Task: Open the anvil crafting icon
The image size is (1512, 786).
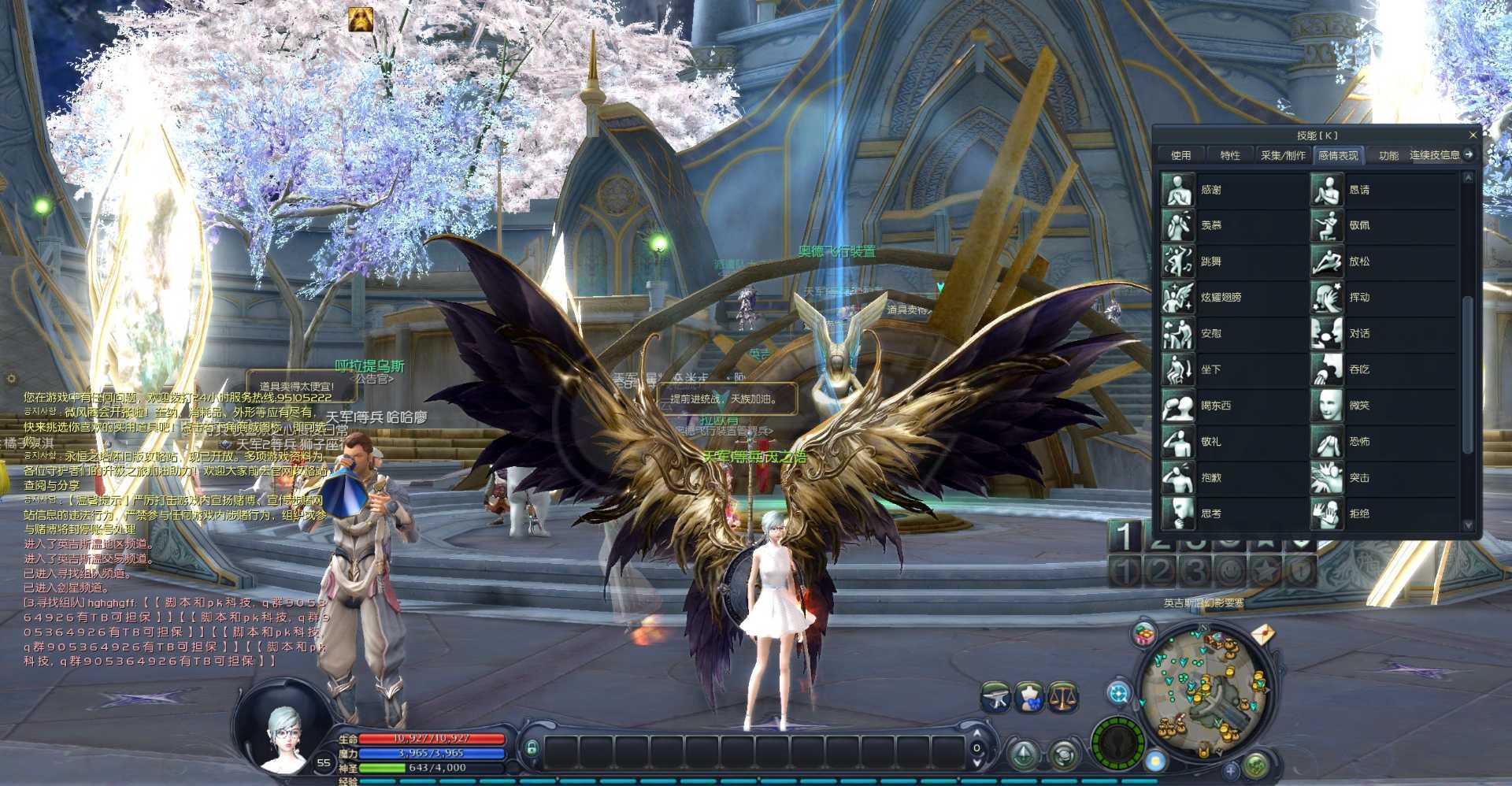Action: (x=996, y=697)
